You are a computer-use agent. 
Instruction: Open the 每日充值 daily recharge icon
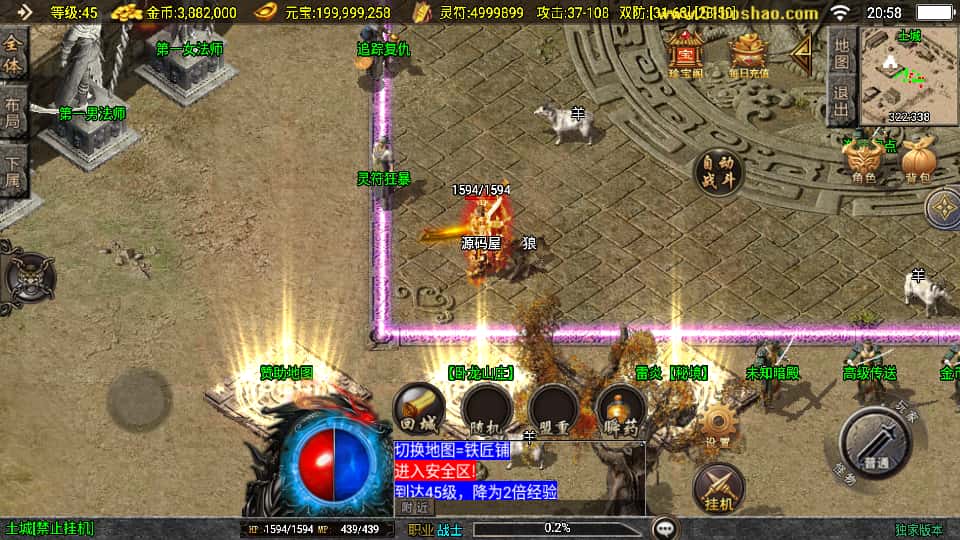point(750,53)
